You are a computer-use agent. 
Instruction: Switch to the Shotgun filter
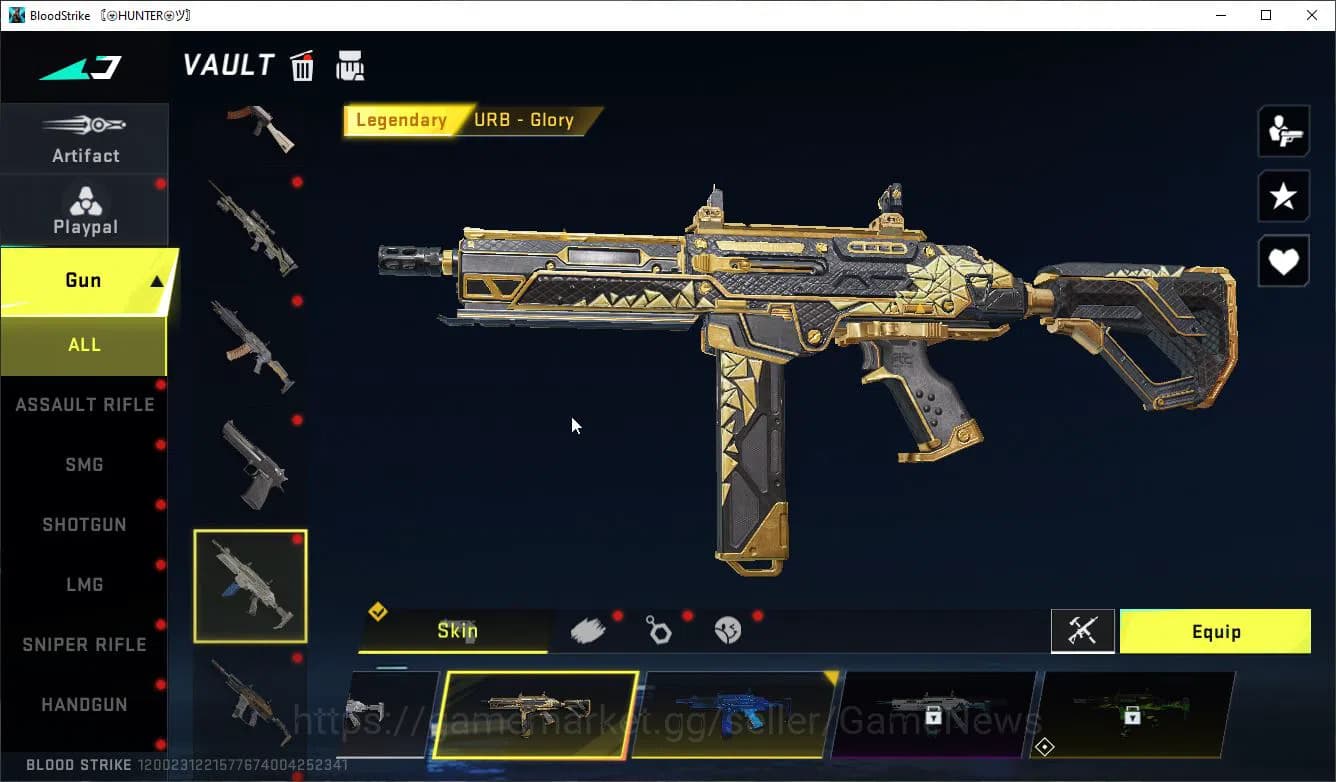click(x=84, y=525)
